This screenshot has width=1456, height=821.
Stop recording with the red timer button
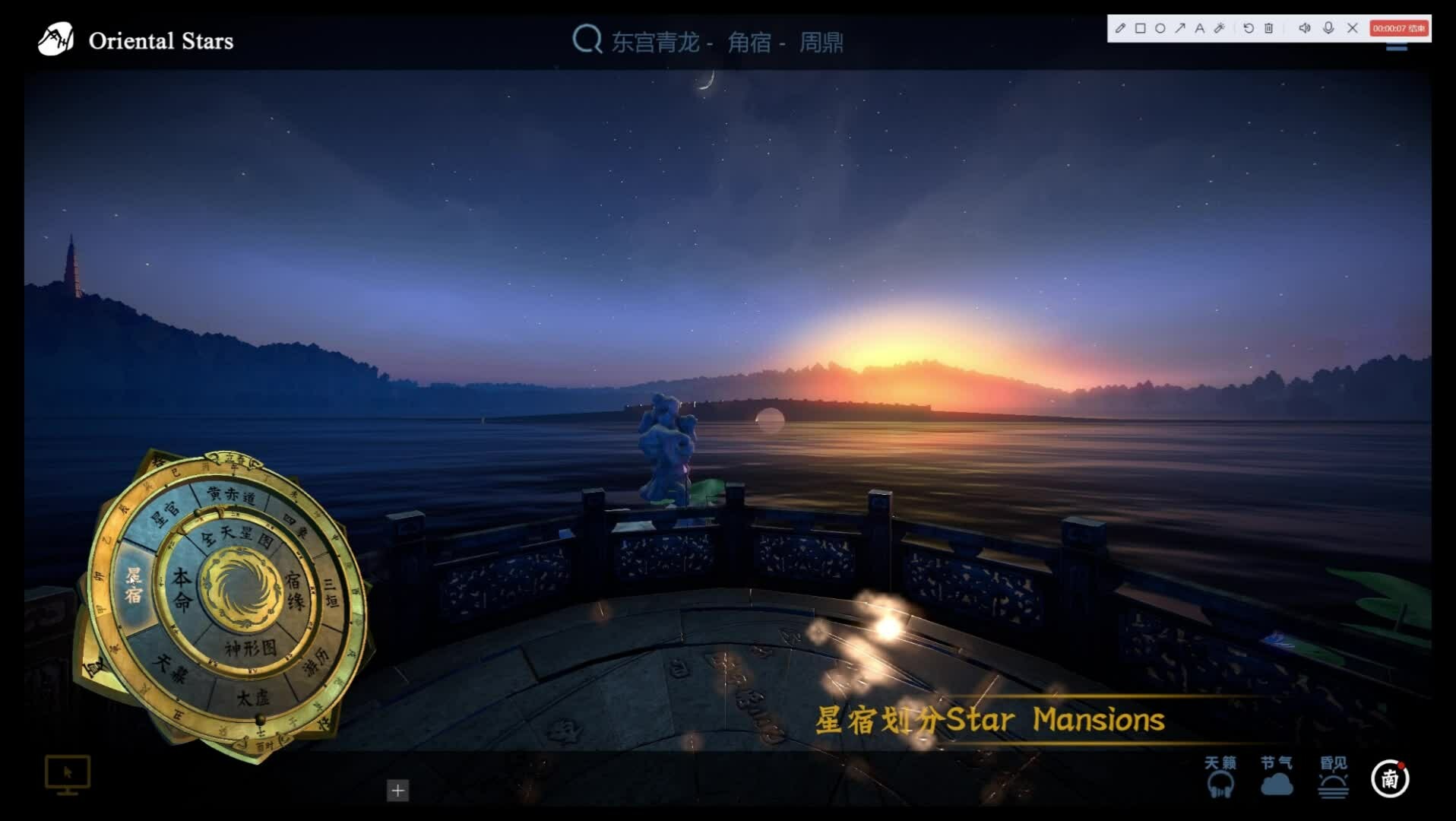[1399, 28]
